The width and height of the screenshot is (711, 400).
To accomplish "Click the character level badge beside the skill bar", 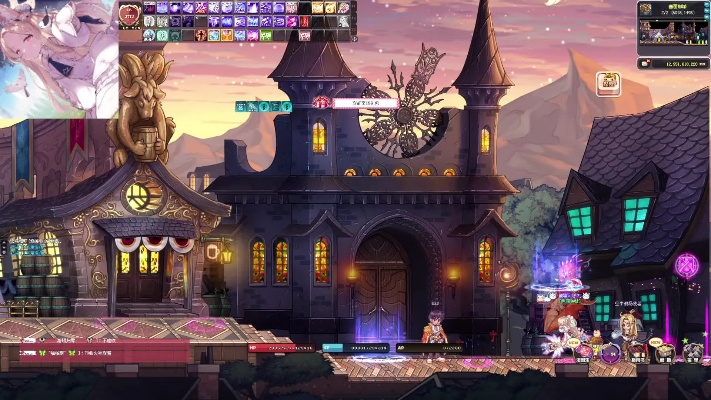I will pyautogui.click(x=129, y=14).
